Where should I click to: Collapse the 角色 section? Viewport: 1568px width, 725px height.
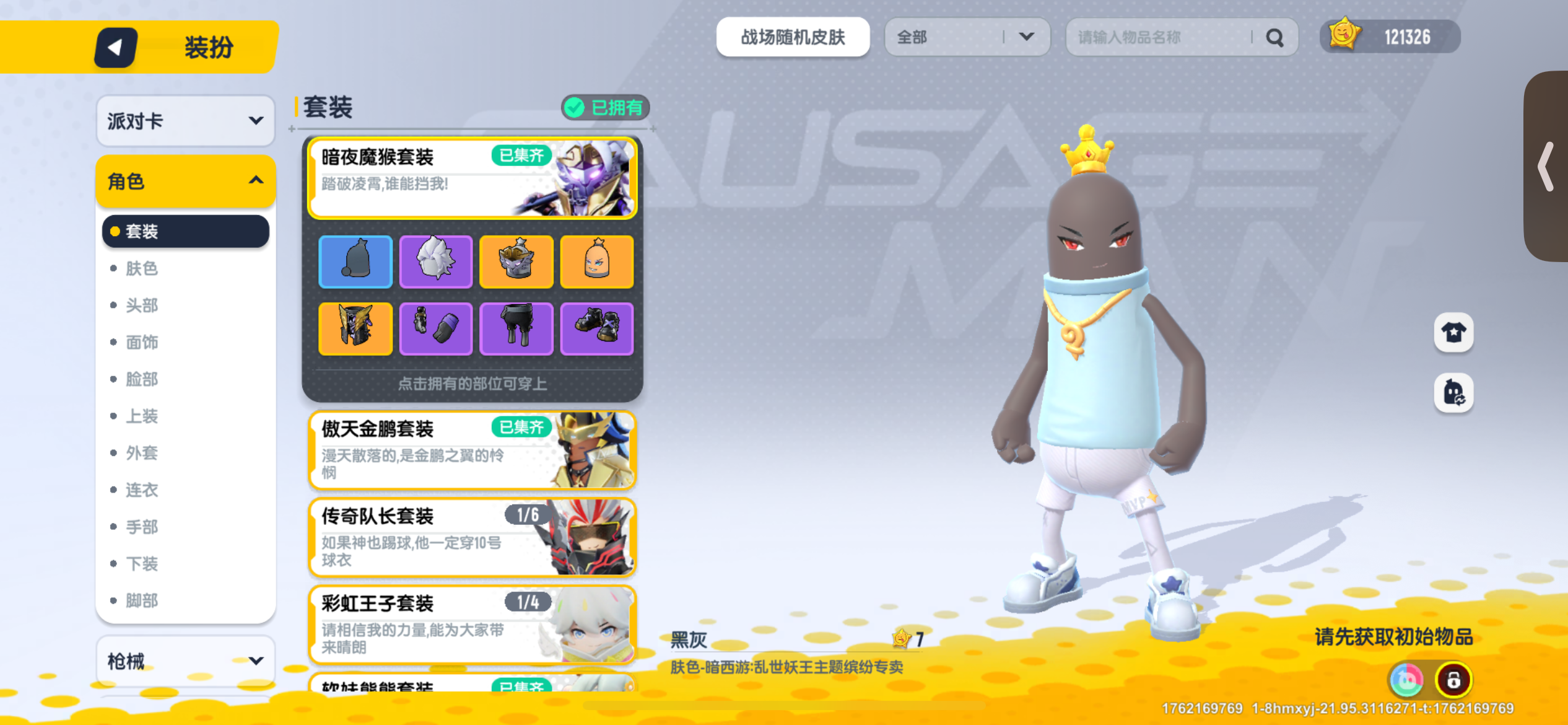click(x=185, y=181)
